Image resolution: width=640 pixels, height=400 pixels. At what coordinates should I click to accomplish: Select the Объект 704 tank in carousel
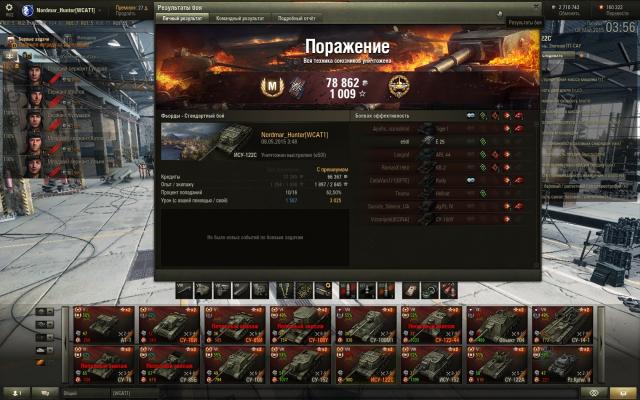point(496,324)
